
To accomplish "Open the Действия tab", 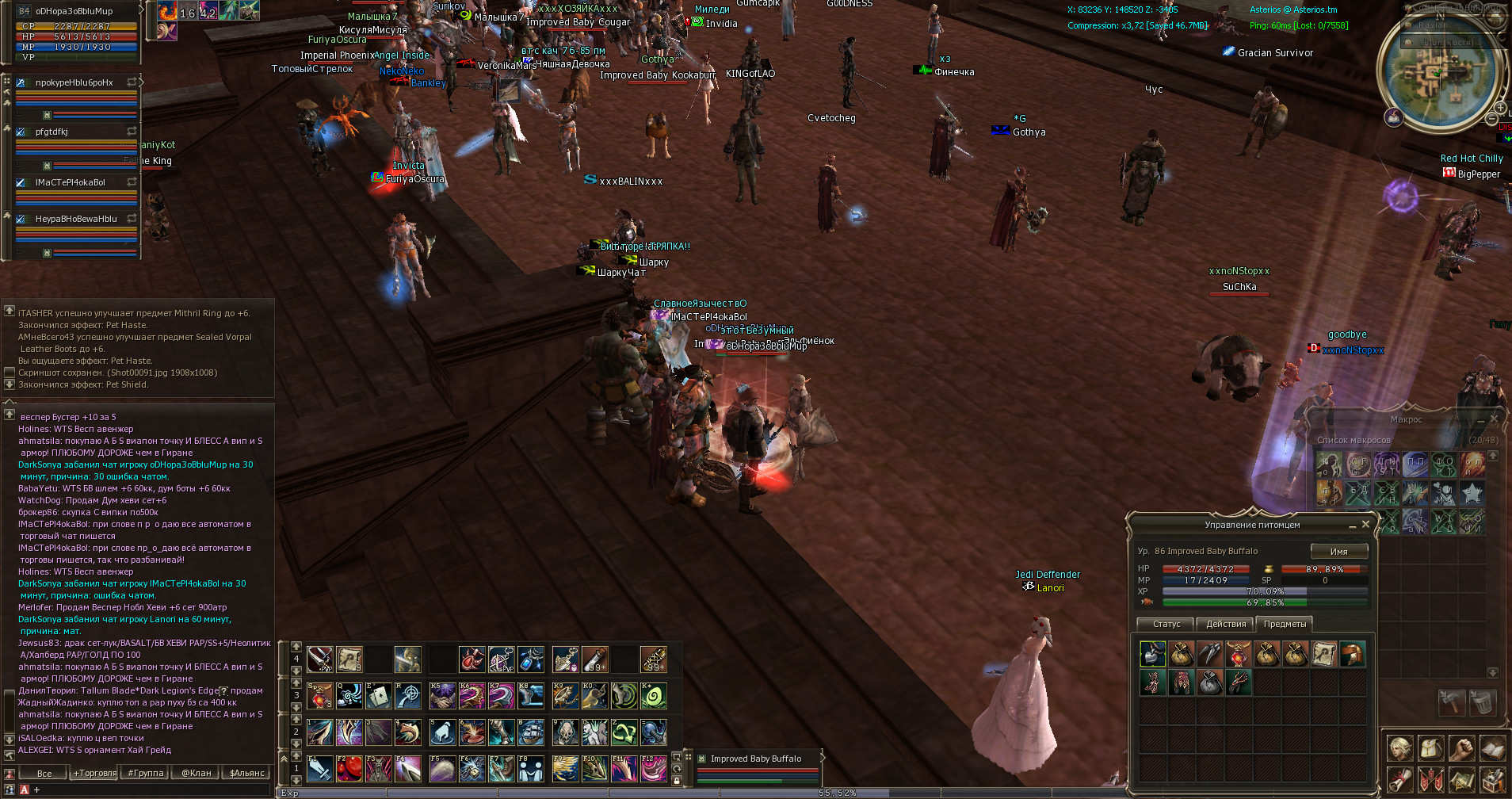I will pos(1226,625).
